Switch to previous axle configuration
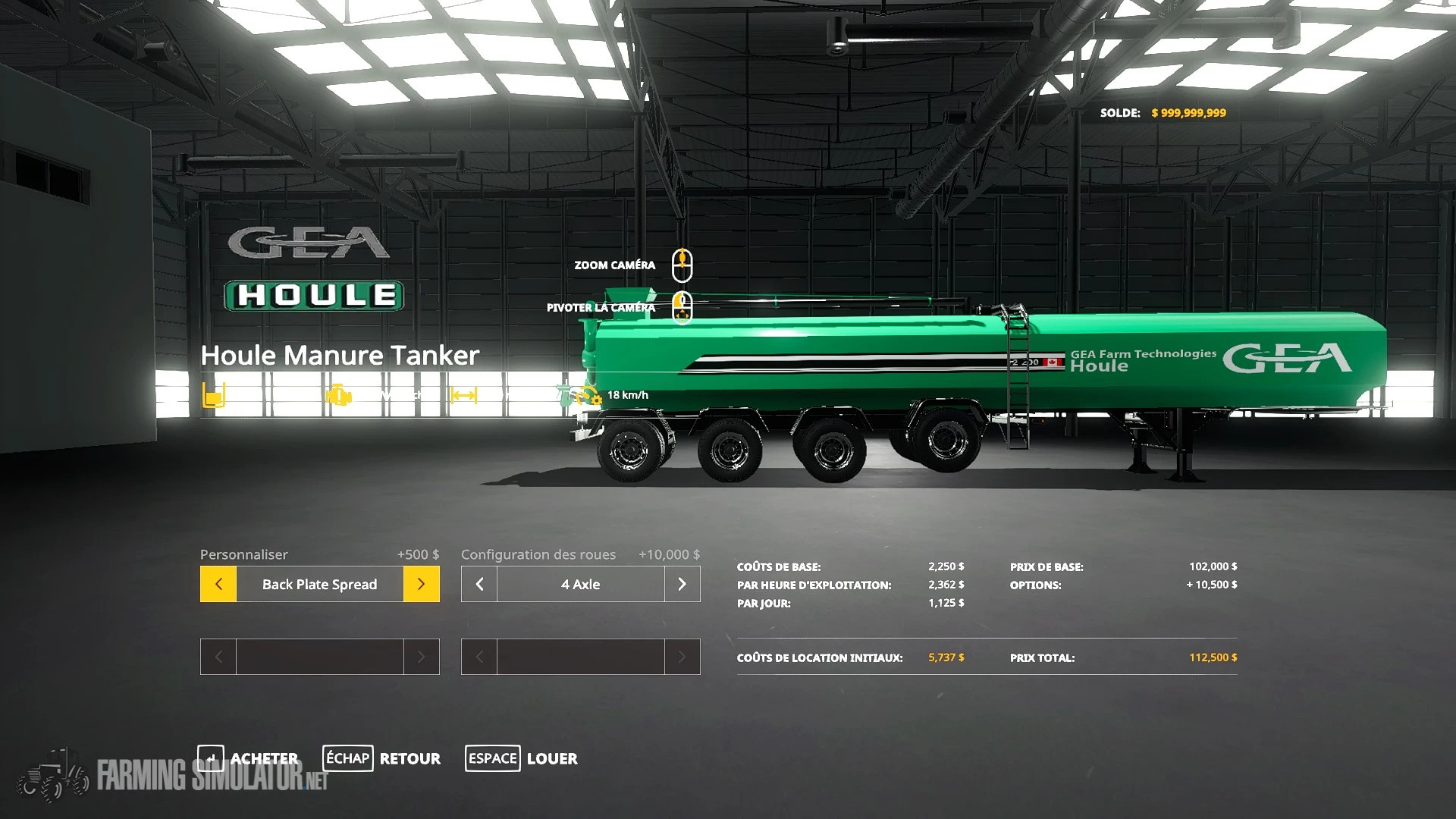This screenshot has height=819, width=1456. coord(479,584)
